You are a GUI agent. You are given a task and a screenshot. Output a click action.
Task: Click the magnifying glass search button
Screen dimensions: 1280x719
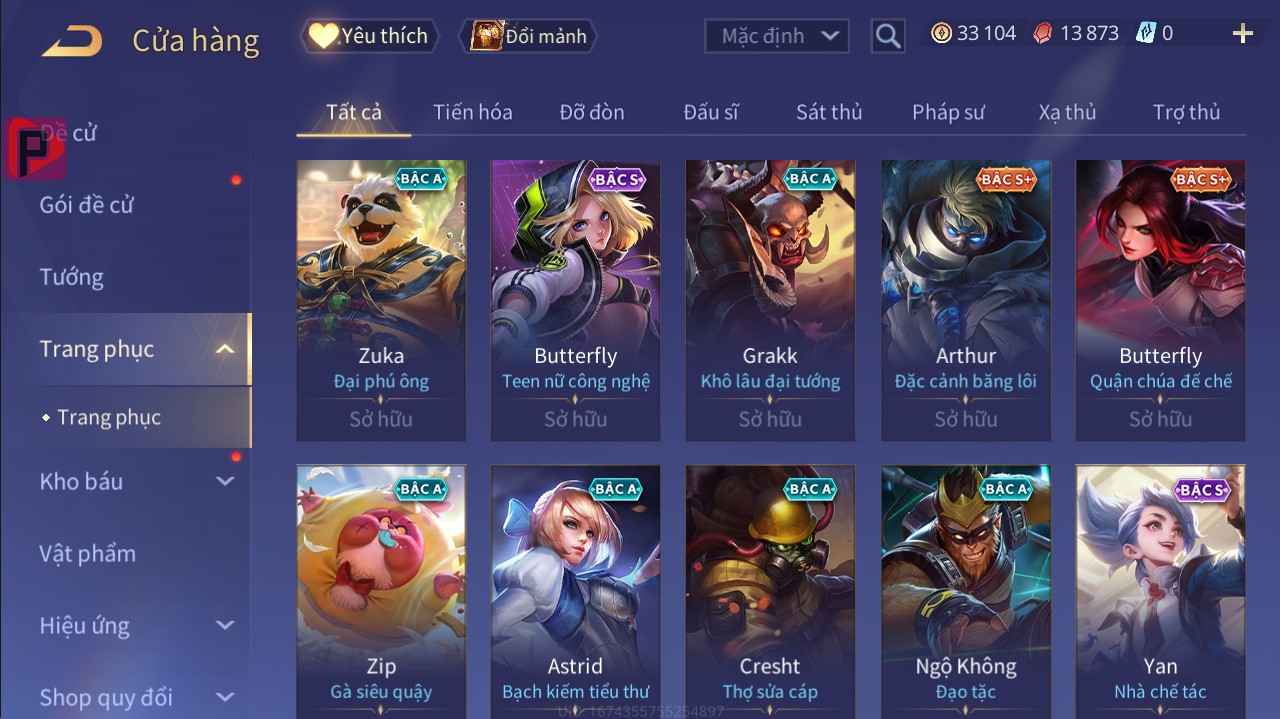pyautogui.click(x=887, y=36)
